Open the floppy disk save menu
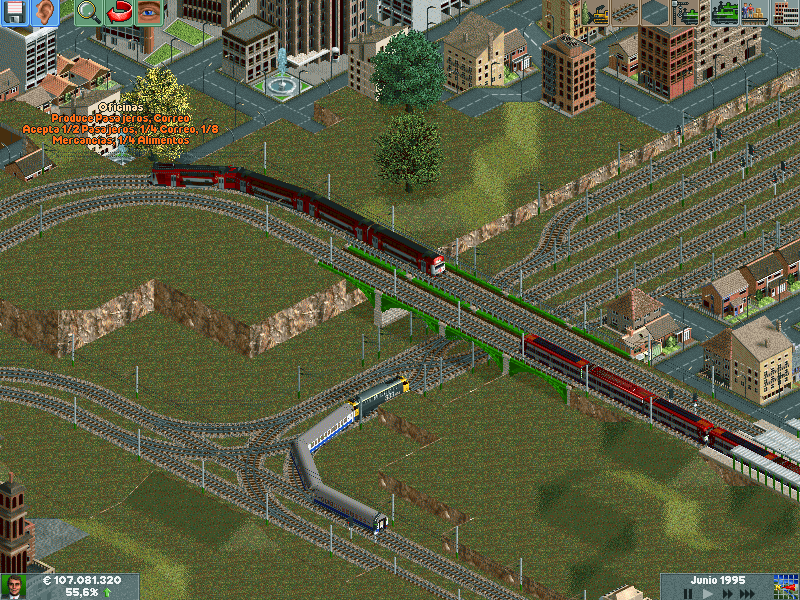800x600 pixels. click(14, 12)
